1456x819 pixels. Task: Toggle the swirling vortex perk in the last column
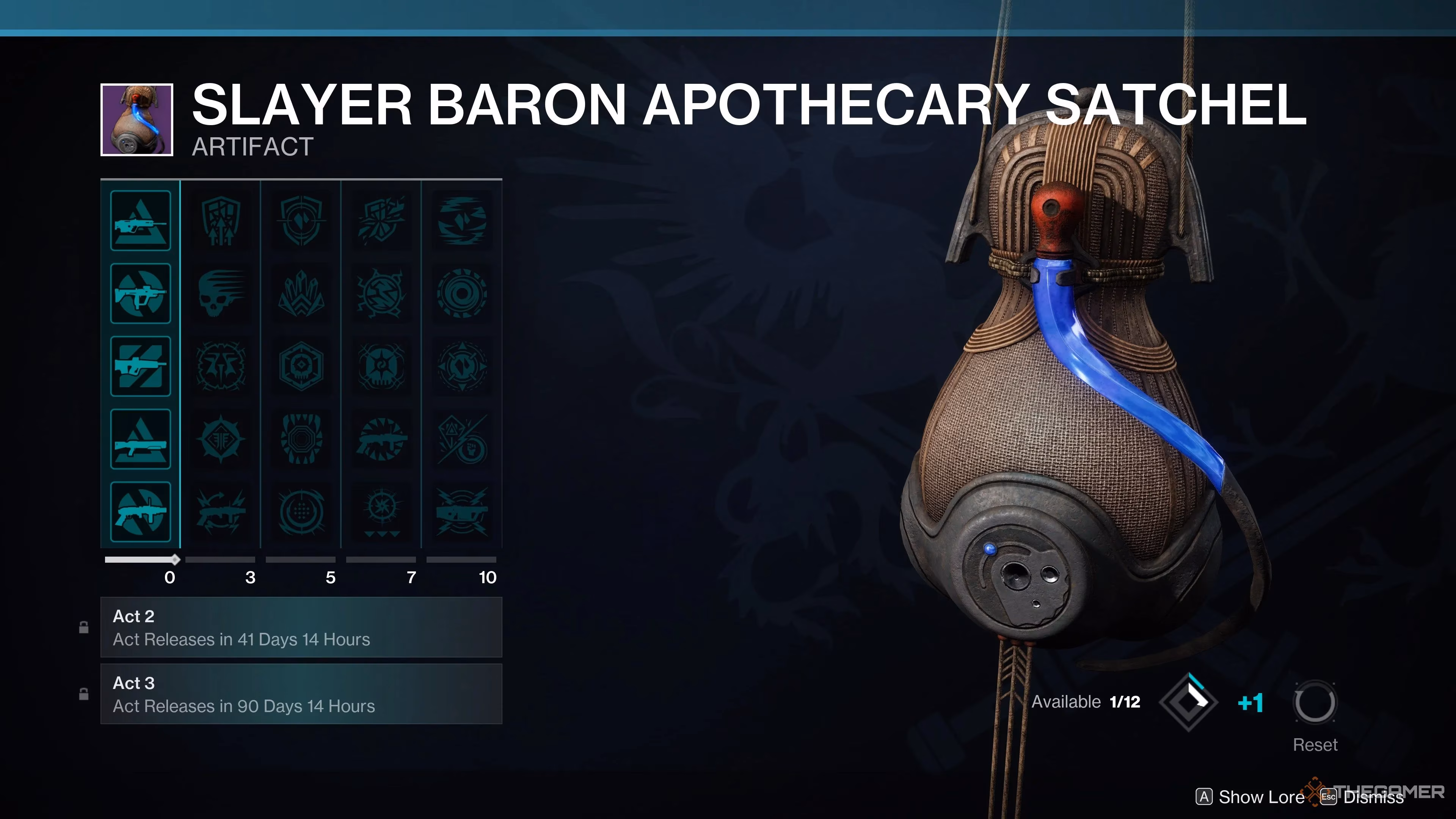(x=462, y=293)
